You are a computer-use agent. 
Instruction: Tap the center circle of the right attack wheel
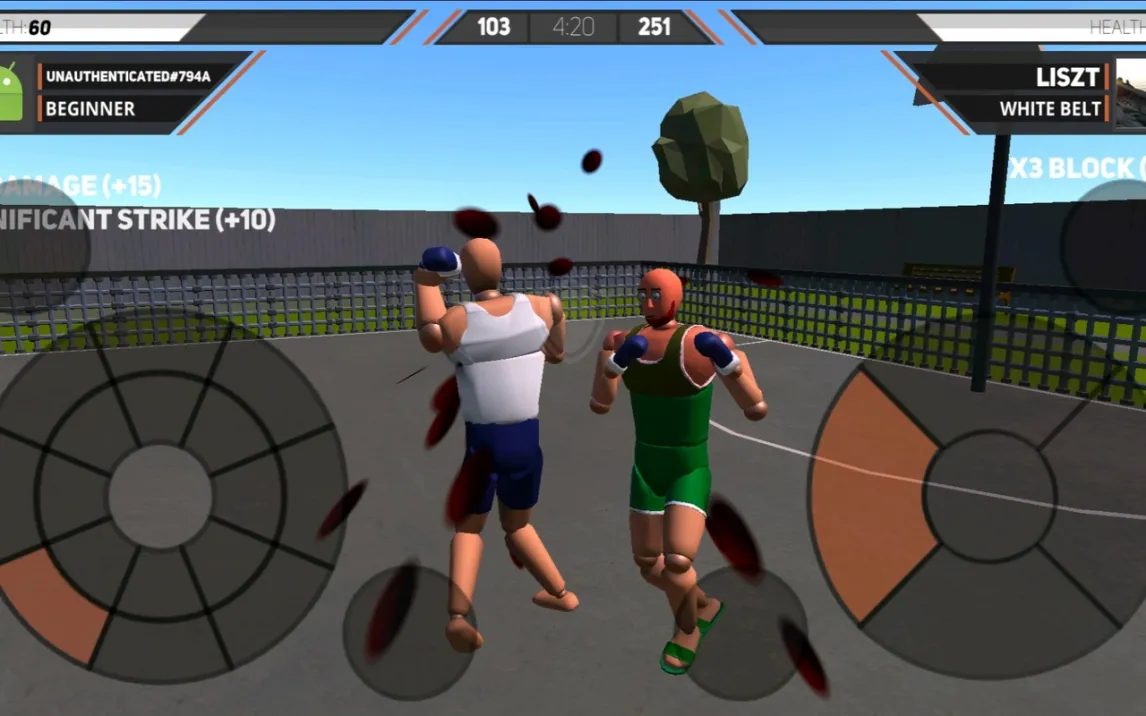click(989, 496)
